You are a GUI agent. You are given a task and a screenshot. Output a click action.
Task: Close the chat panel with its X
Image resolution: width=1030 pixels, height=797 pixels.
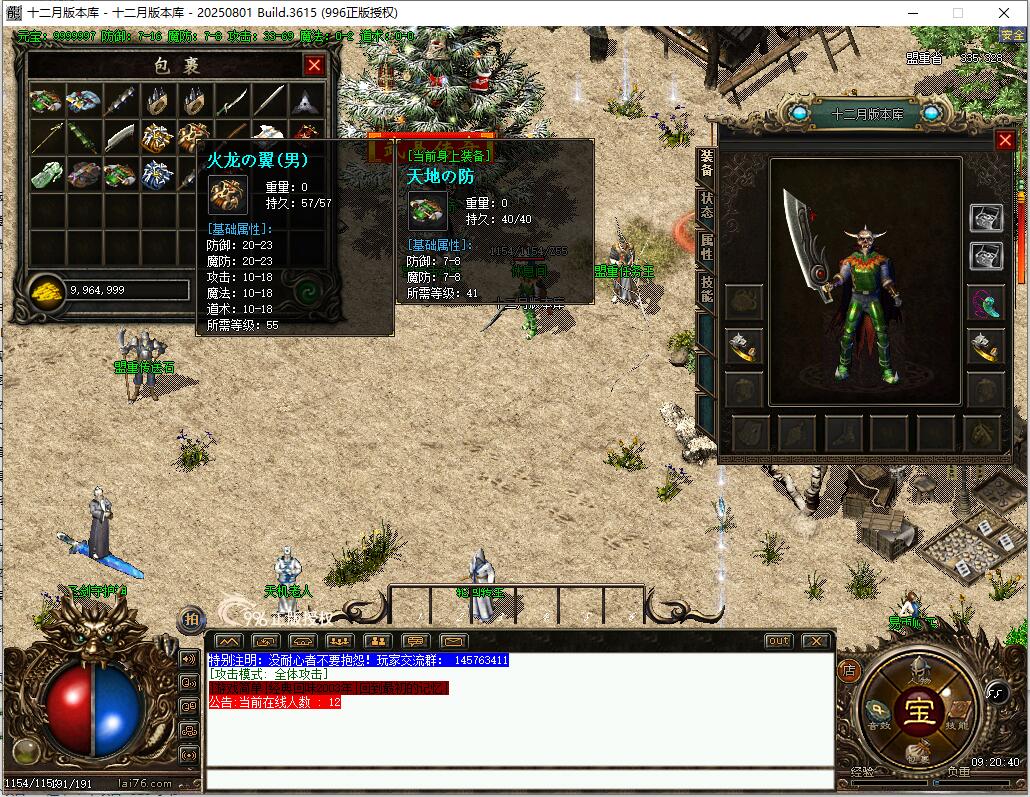tap(816, 641)
